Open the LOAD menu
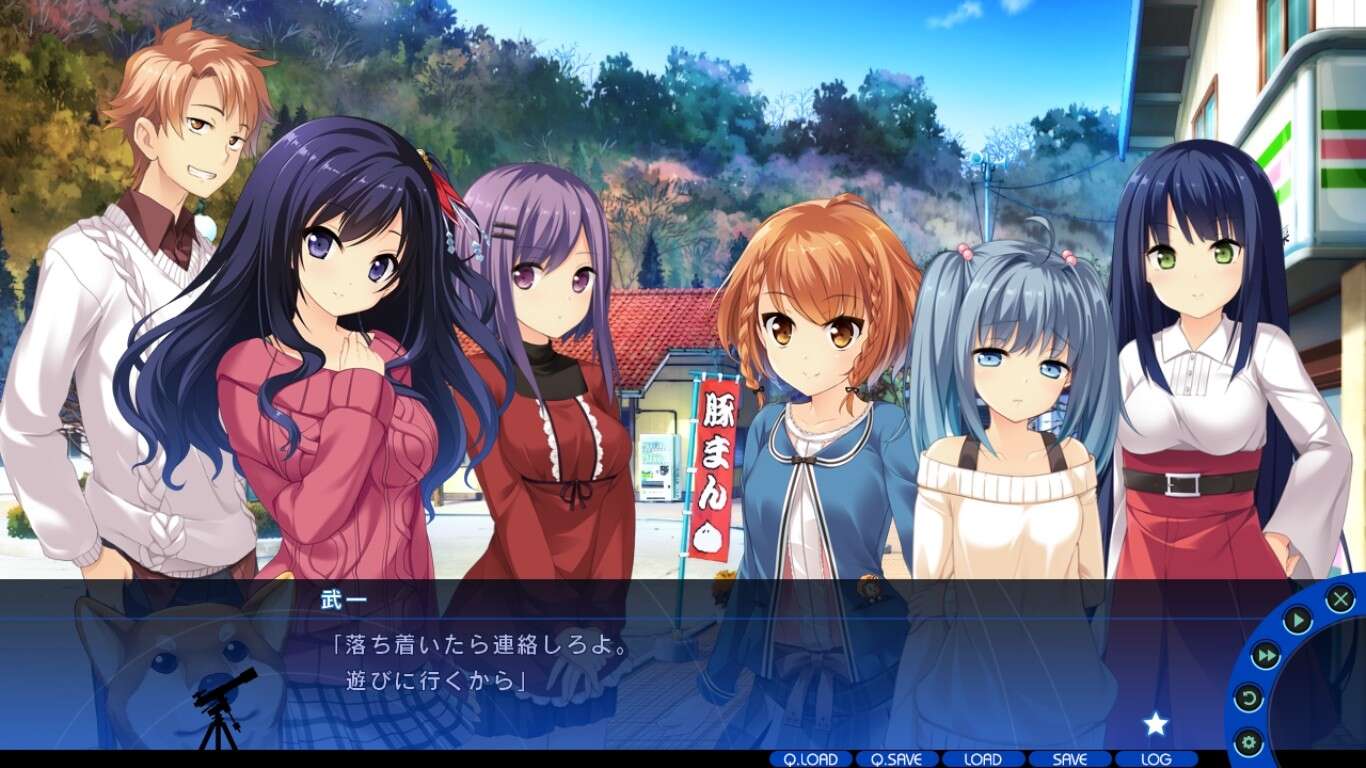Screen dimensions: 1366x768 point(984,759)
